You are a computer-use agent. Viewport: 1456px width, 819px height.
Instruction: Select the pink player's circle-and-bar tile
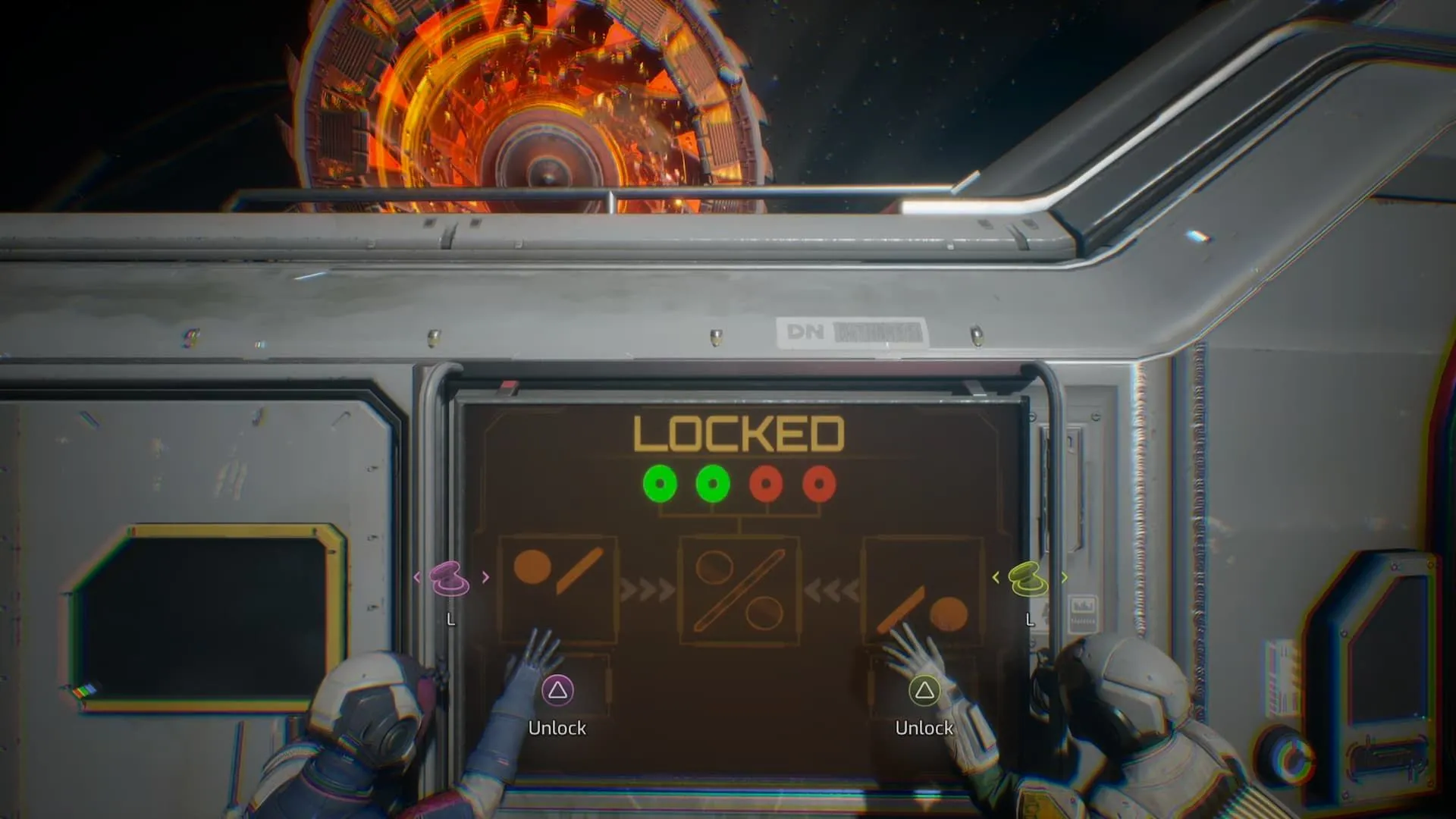pos(558,581)
